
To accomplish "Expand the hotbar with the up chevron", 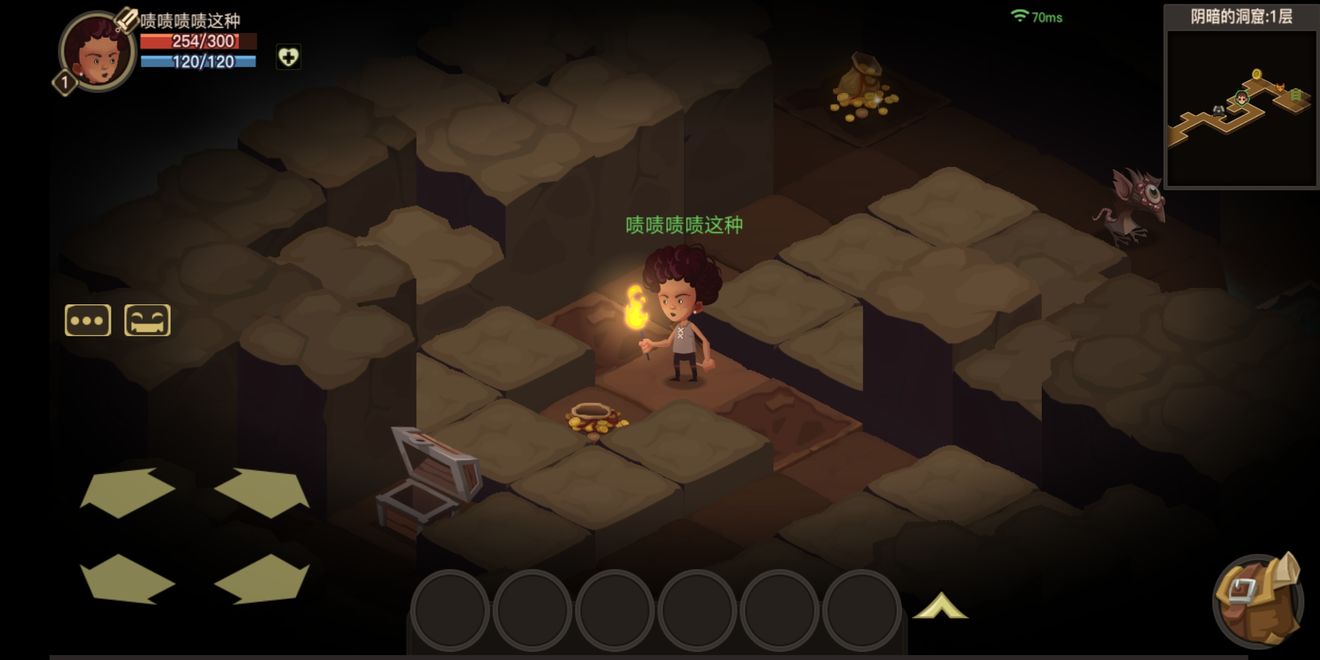I will point(940,606).
